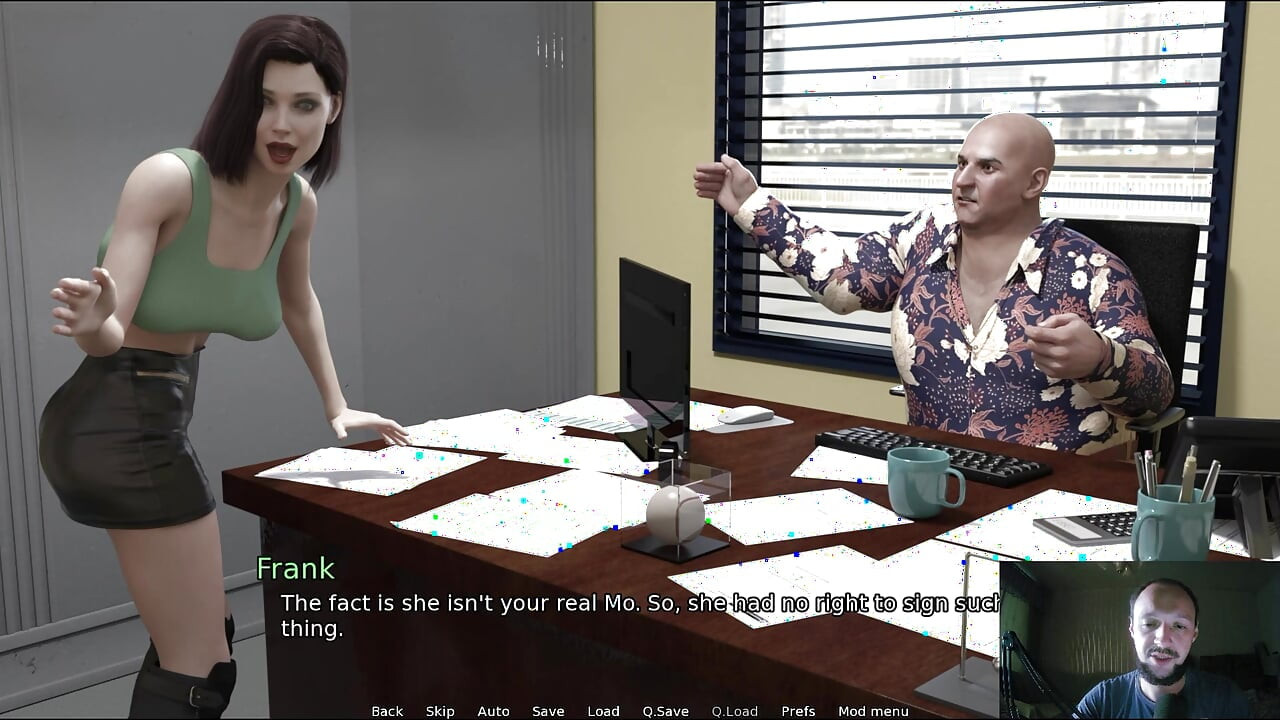Image resolution: width=1280 pixels, height=720 pixels.
Task: Open the Load game screen
Action: click(x=603, y=711)
